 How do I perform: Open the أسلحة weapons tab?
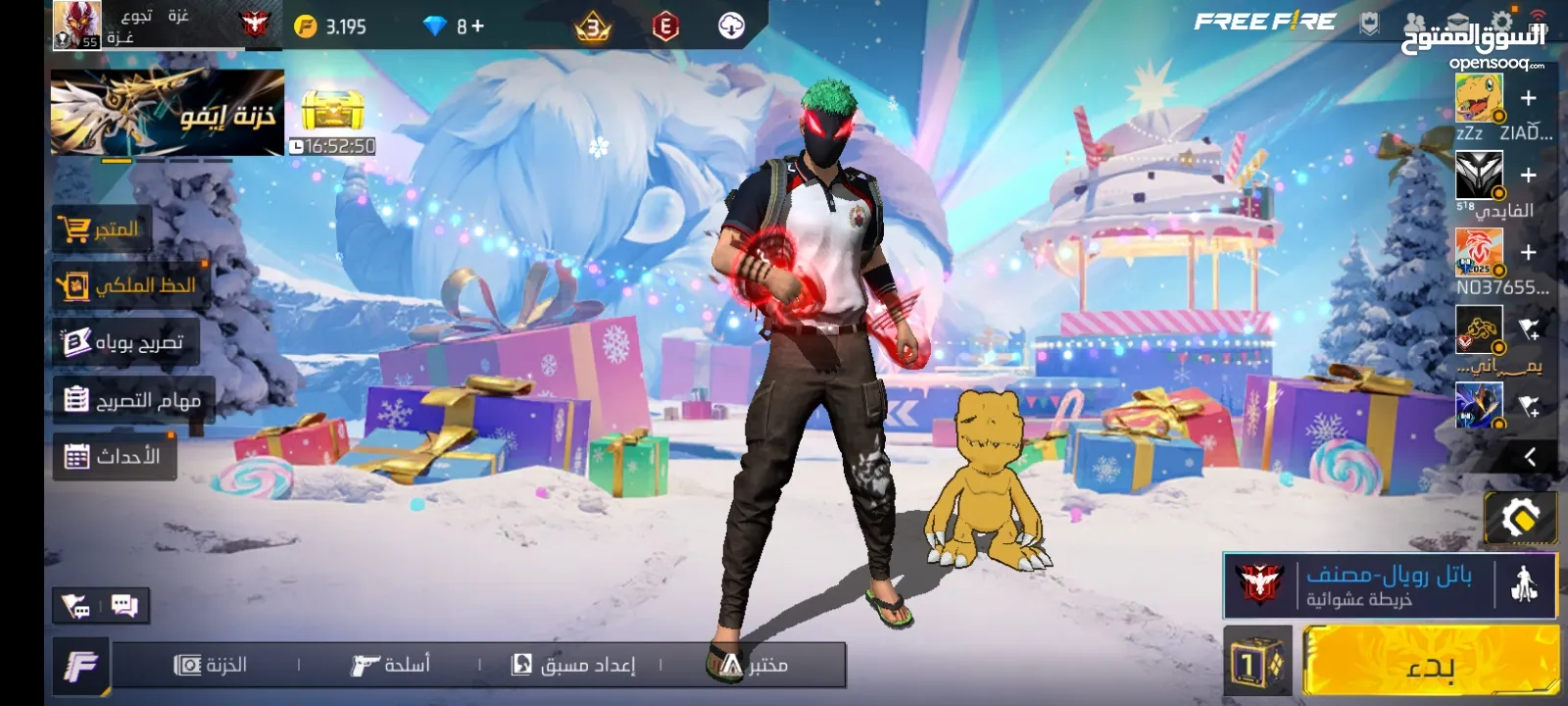coord(390,665)
